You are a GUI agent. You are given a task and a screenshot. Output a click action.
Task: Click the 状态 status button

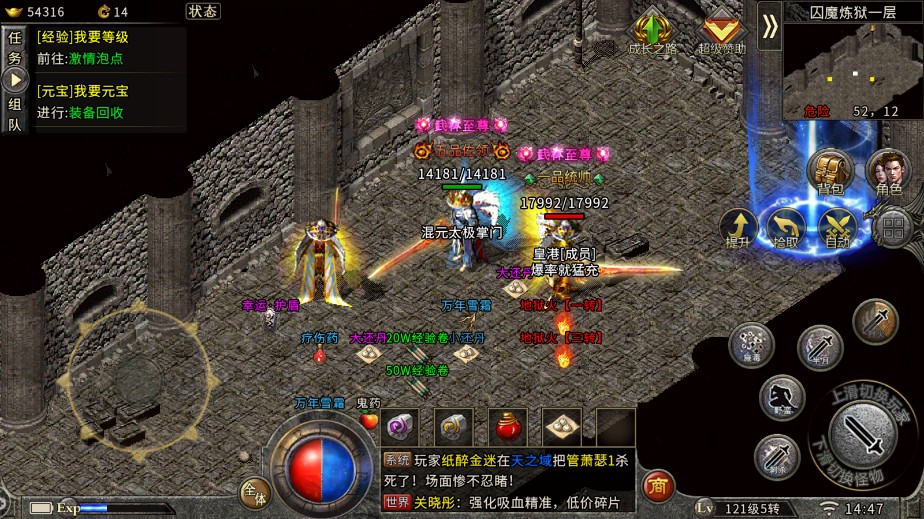[x=203, y=11]
